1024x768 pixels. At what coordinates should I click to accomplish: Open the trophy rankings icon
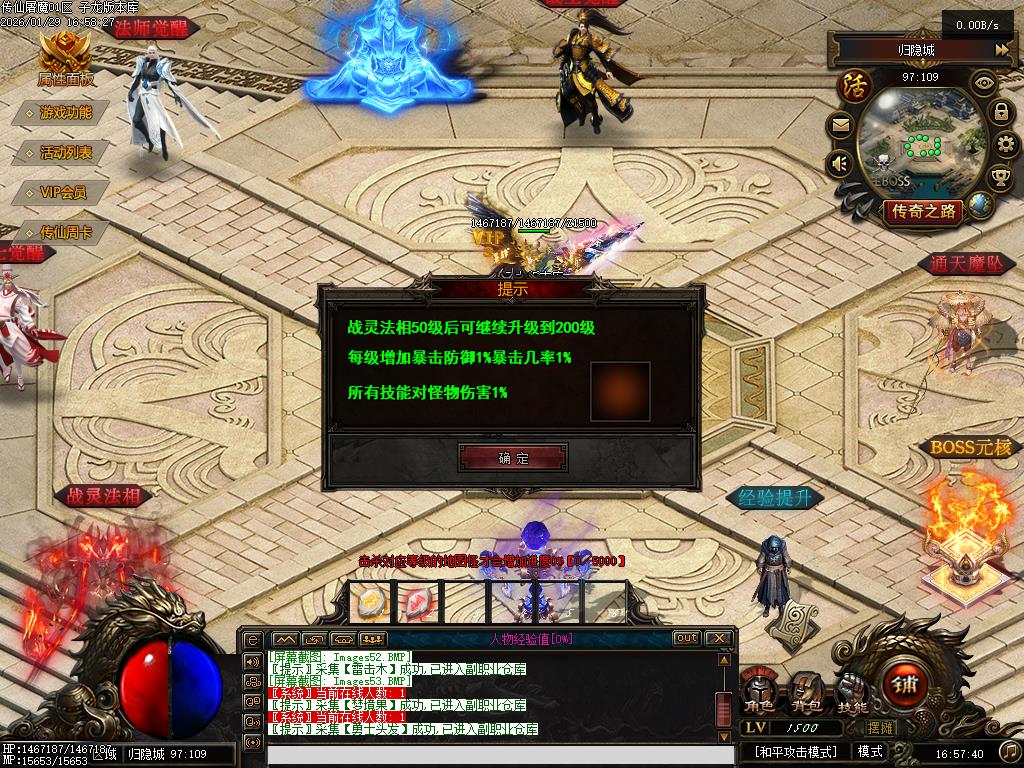point(1000,178)
